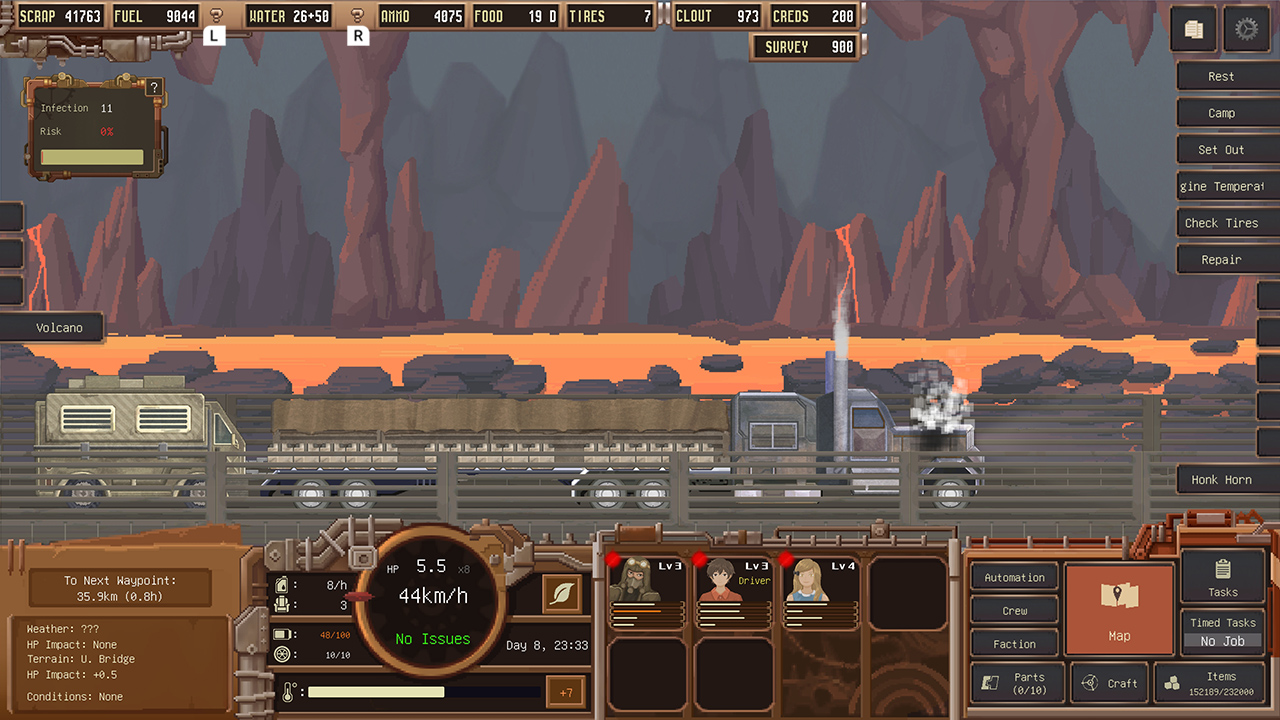The width and height of the screenshot is (1280, 720).
Task: Toggle the eco leaf mode icon
Action: point(561,593)
